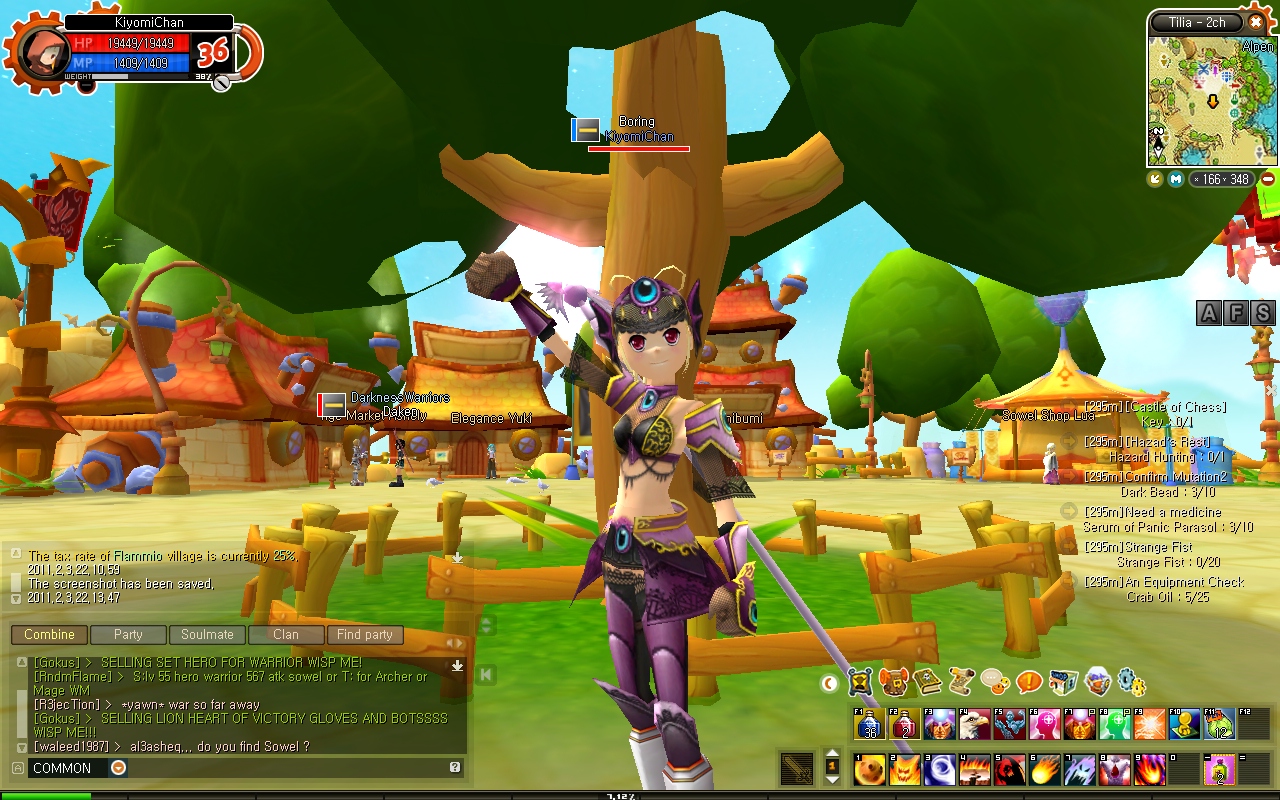Select the Soulmate chat tab
This screenshot has width=1280, height=800.
[x=207, y=635]
